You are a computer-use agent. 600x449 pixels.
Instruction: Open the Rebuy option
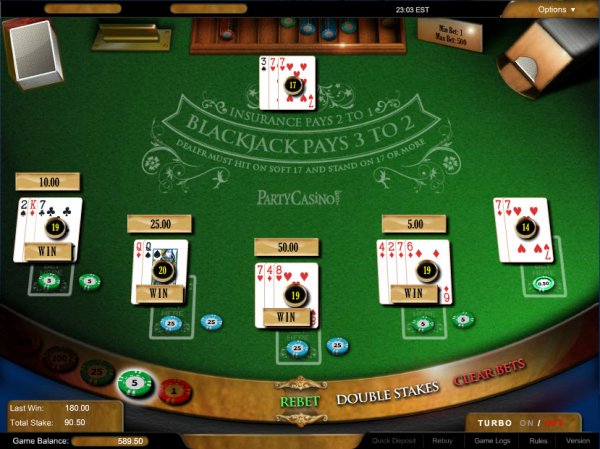[x=442, y=440]
